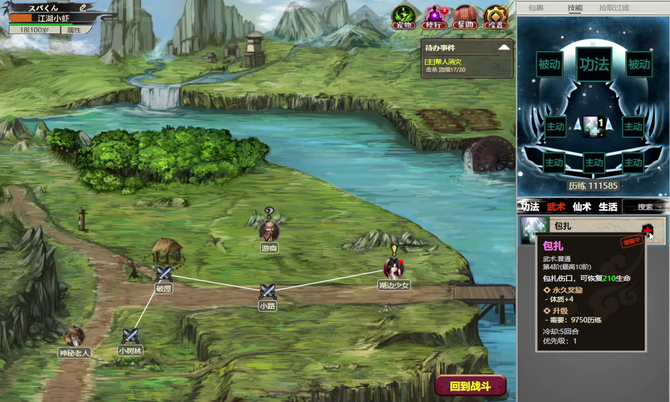Select the central 功法 technique slot
This screenshot has height=402, width=670.
[593, 64]
